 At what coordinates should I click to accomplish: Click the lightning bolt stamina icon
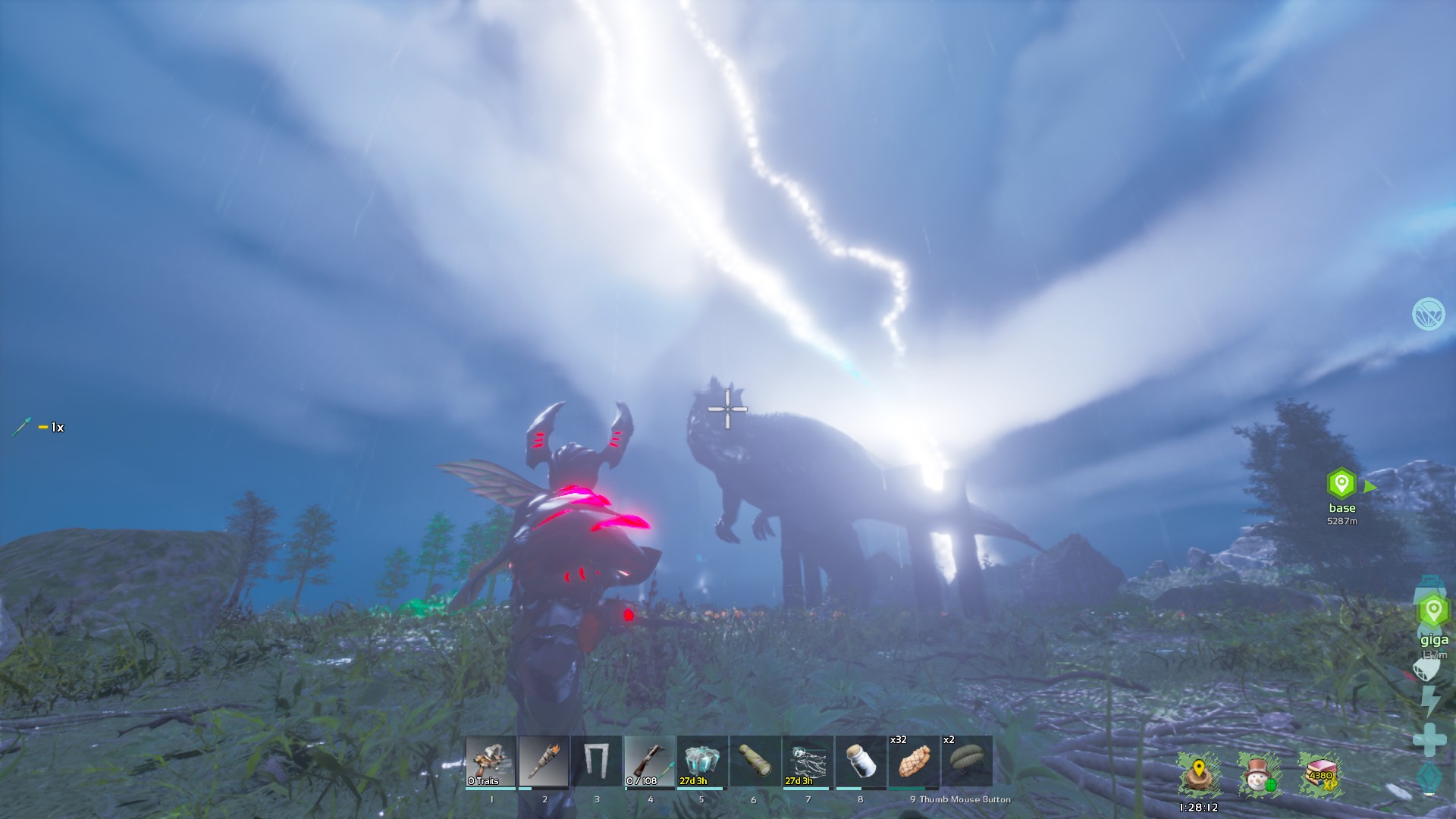(1429, 701)
